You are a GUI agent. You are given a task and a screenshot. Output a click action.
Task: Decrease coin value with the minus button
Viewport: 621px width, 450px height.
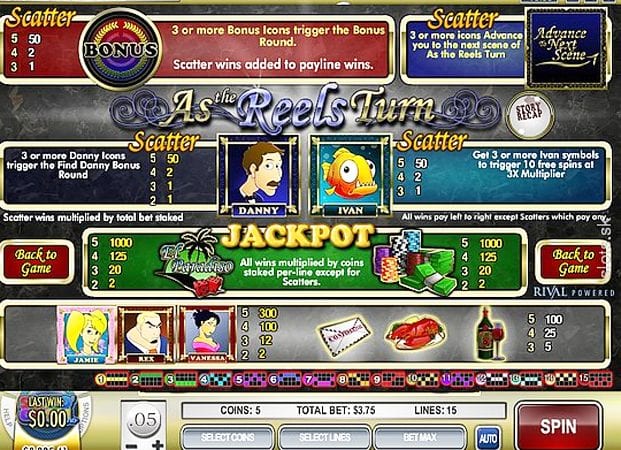(x=131, y=444)
